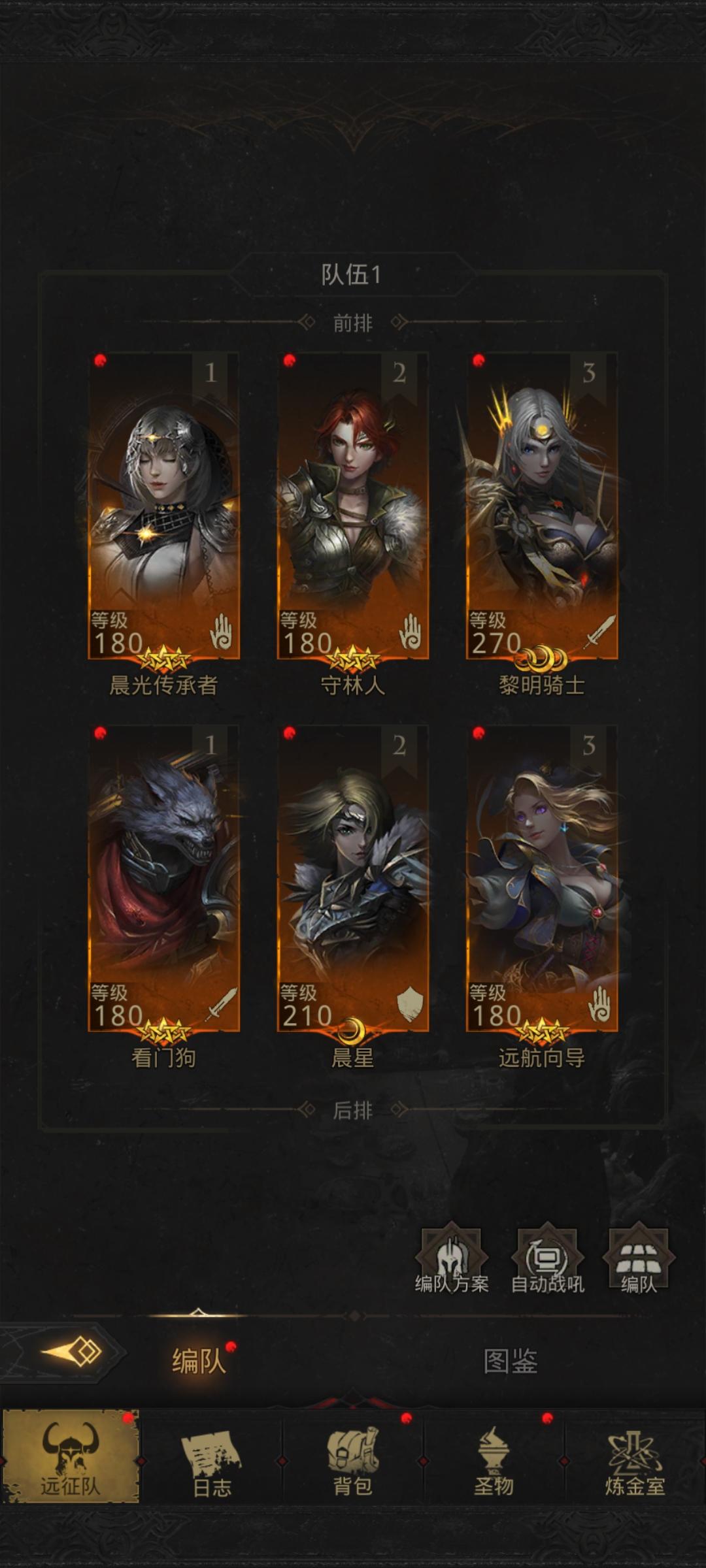Select the 晨光传承者 hero card

[163, 506]
